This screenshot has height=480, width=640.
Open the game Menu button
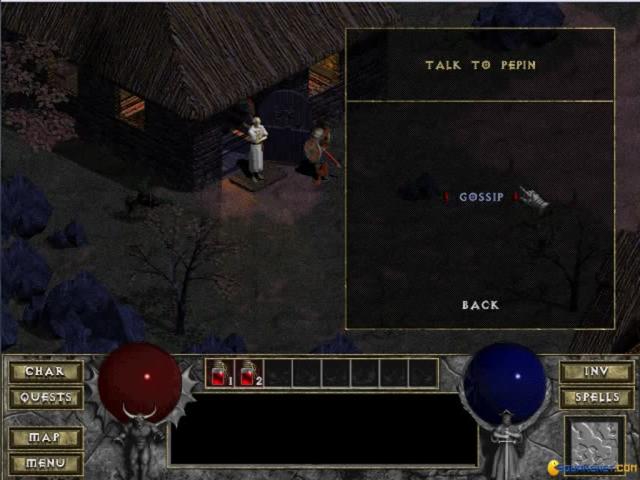tap(45, 463)
